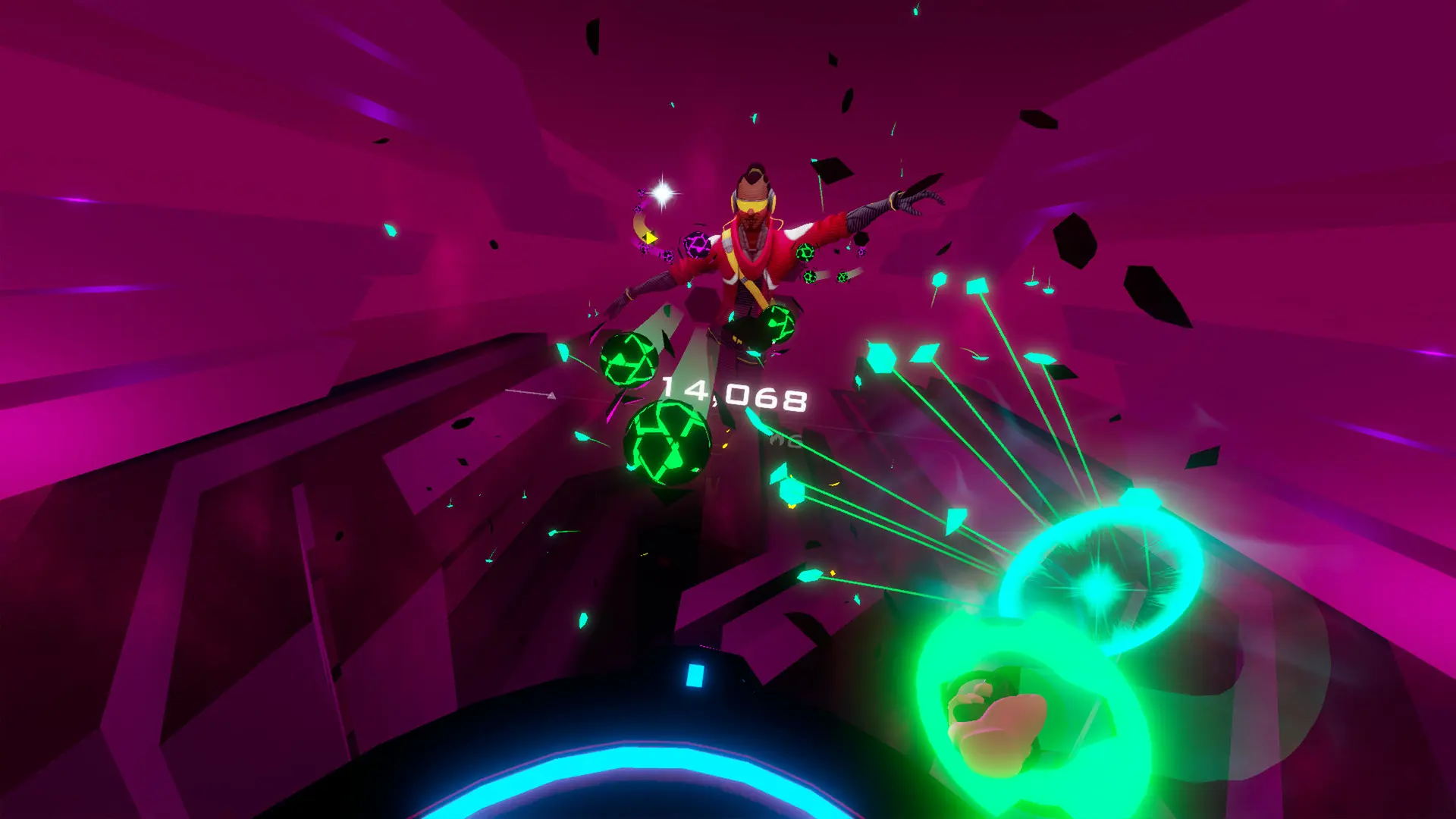Select the boss character's visor
The image size is (1456, 819).
752,205
